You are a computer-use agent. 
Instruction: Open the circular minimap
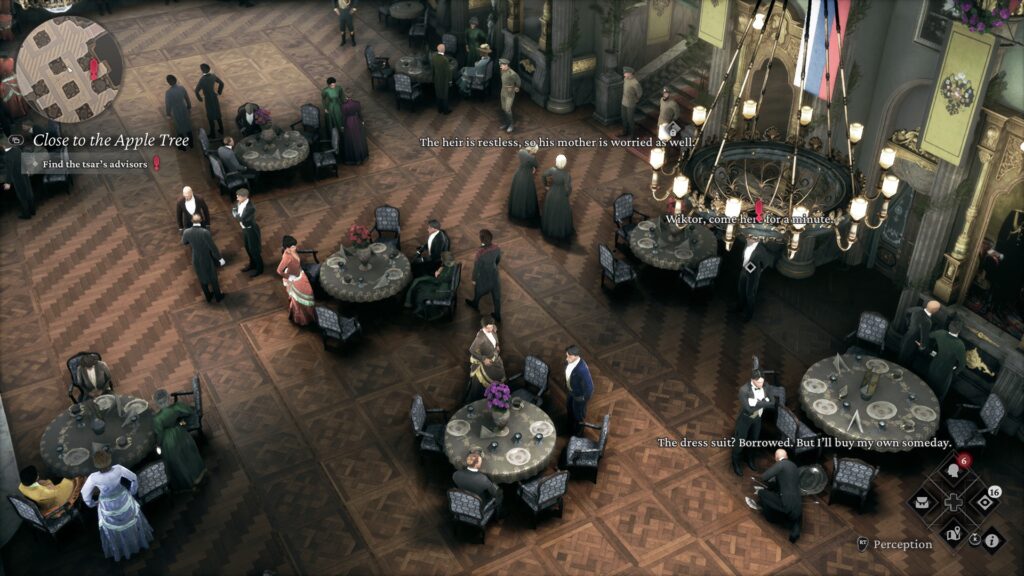(x=68, y=68)
